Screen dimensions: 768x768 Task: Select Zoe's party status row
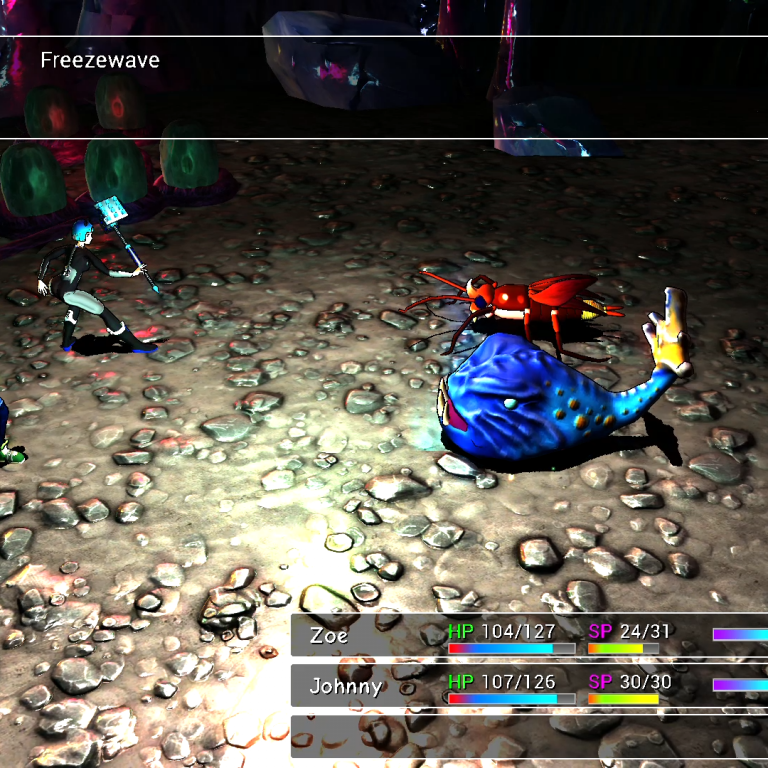pyautogui.click(x=529, y=636)
